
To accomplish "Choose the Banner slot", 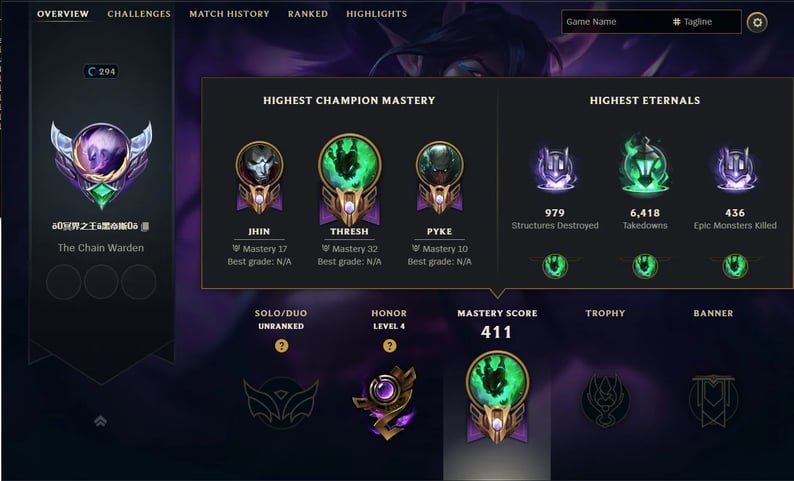I will tap(713, 398).
